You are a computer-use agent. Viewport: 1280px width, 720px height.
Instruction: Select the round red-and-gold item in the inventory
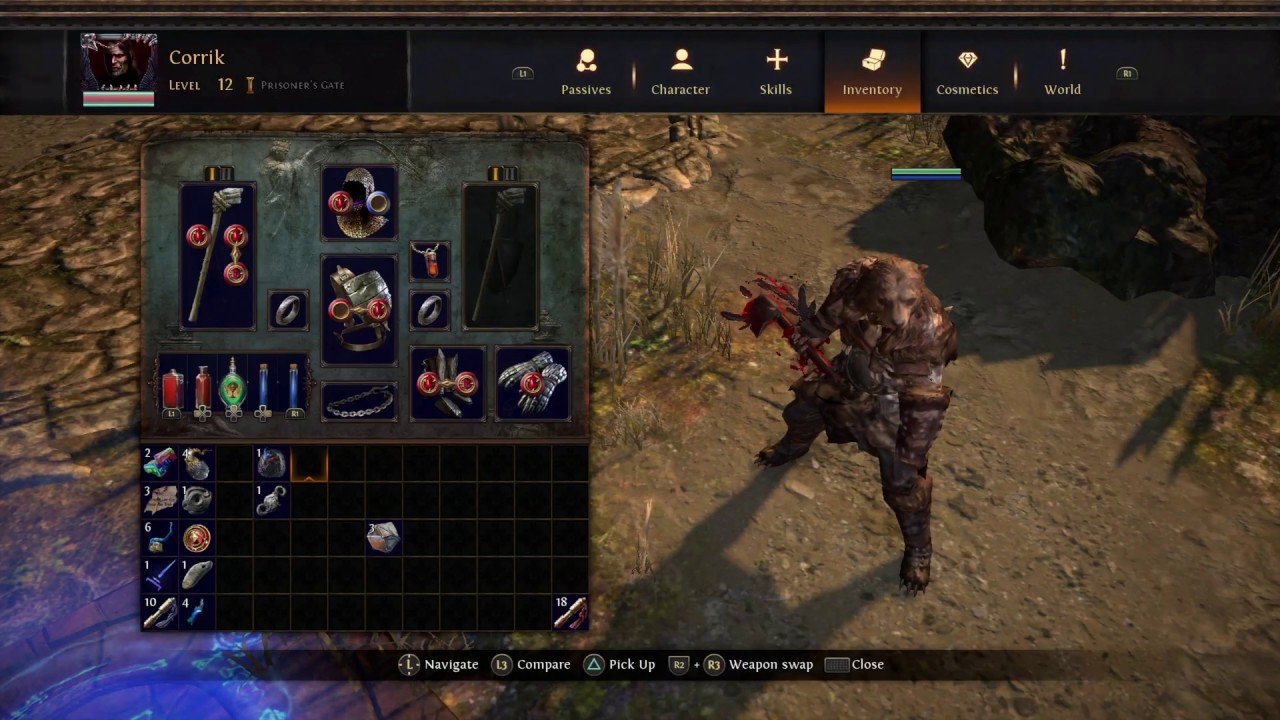pos(197,537)
